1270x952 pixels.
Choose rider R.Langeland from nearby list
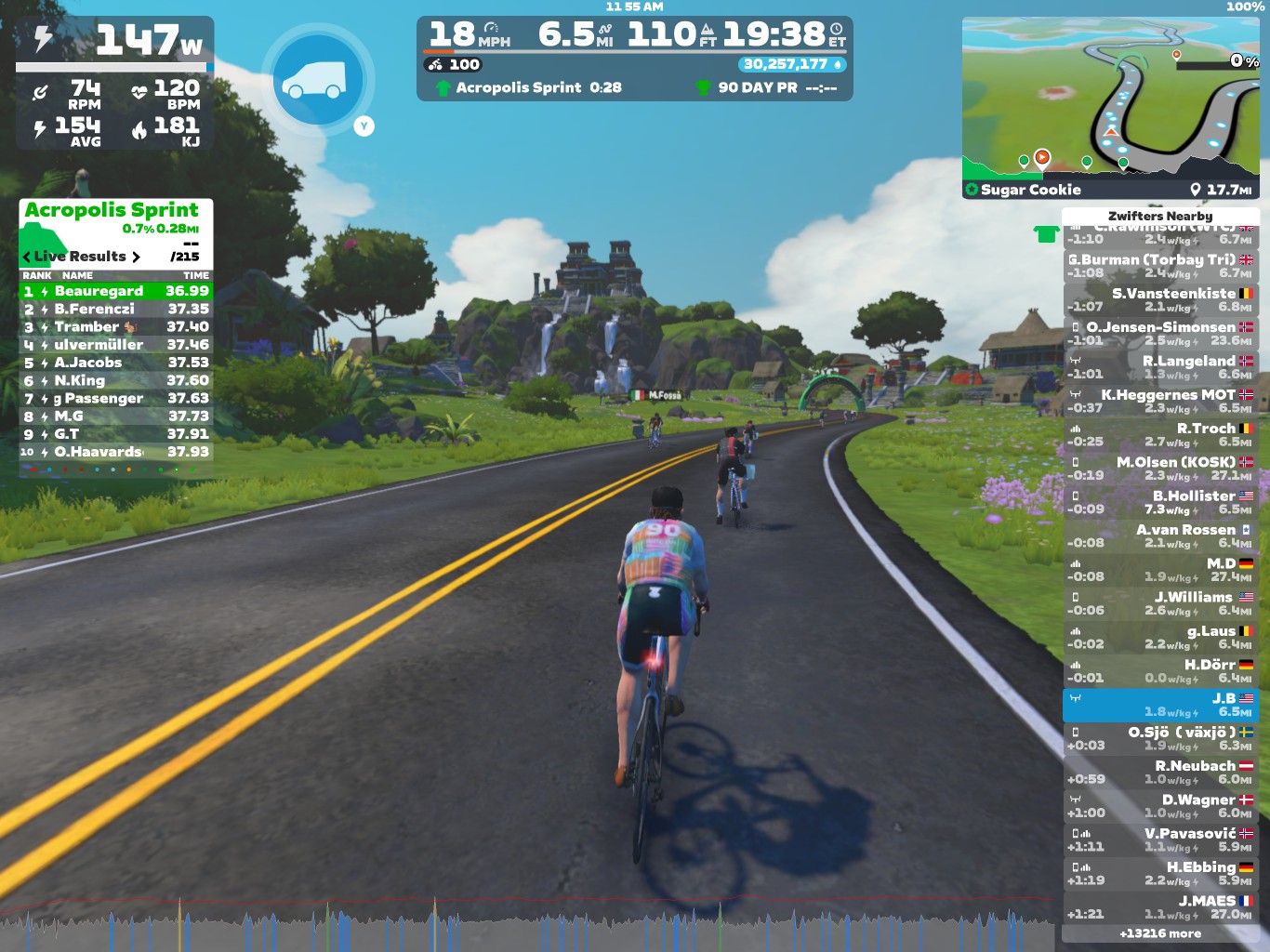pyautogui.click(x=1160, y=367)
